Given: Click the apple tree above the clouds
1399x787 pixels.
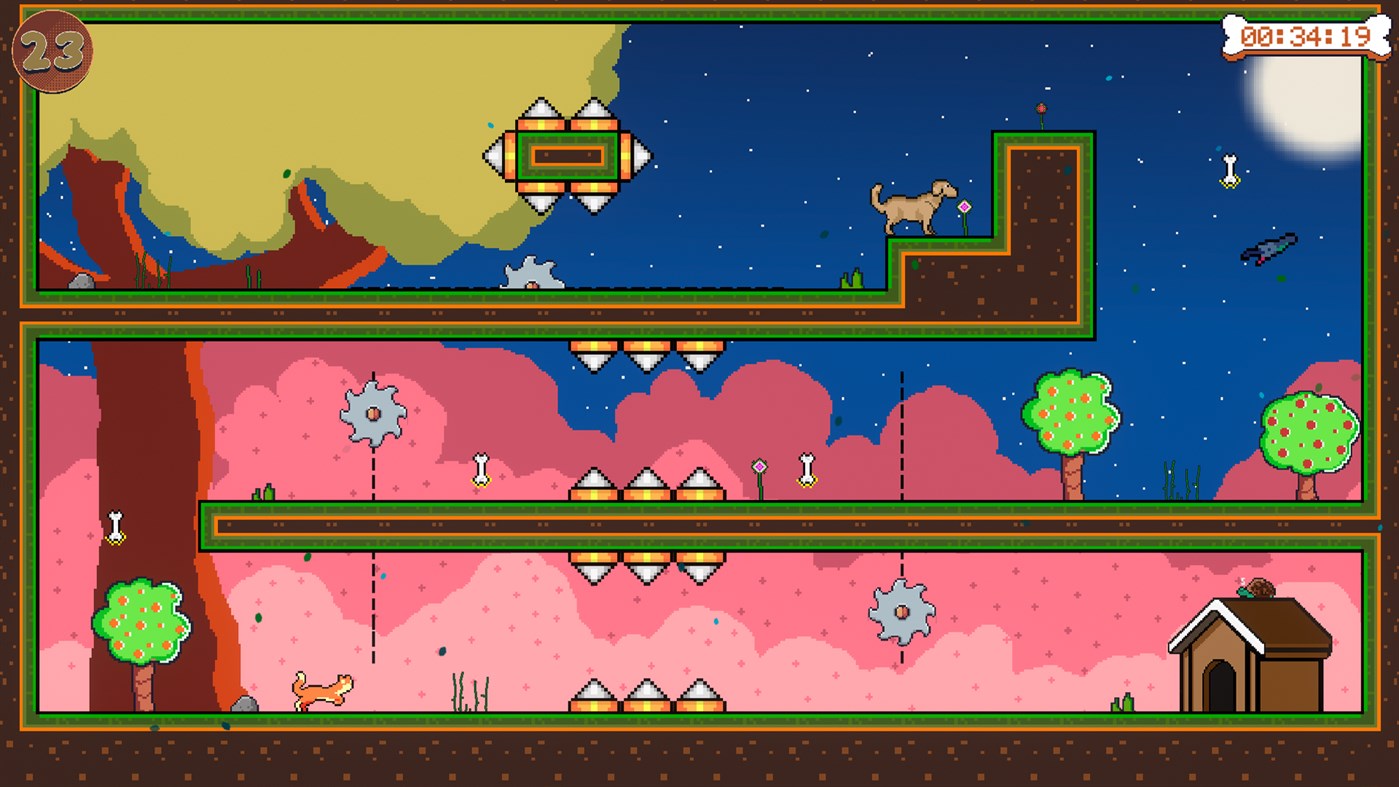Looking at the screenshot, I should point(1069,410).
